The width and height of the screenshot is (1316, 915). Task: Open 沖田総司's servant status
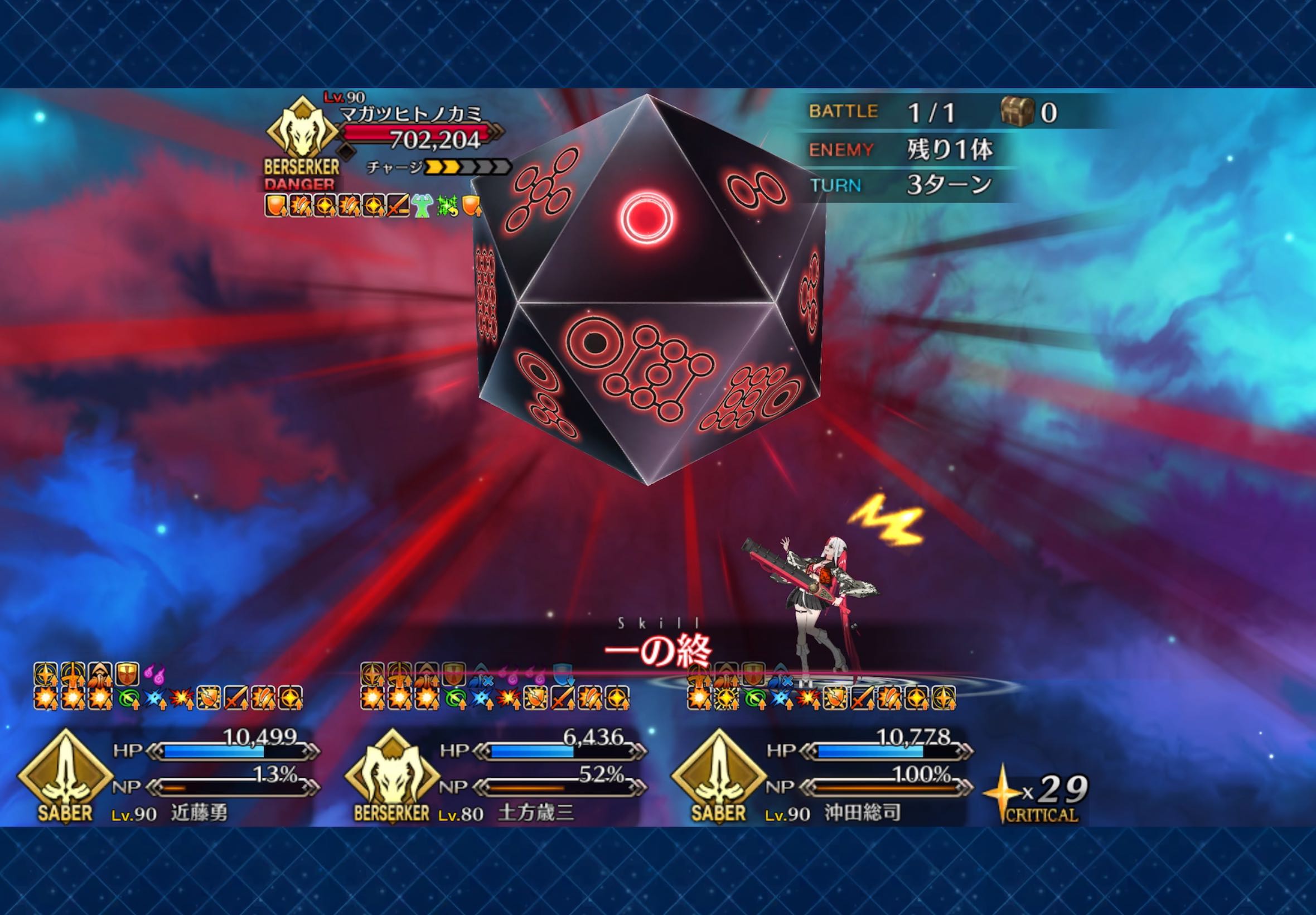pos(862,812)
